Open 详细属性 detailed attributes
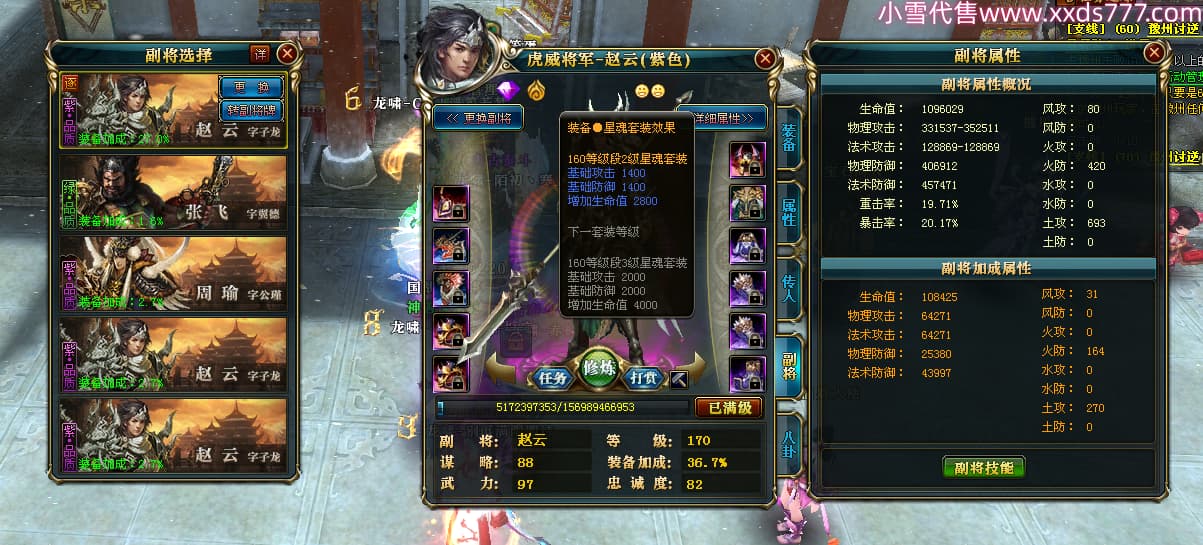The width and height of the screenshot is (1203, 545). click(722, 118)
